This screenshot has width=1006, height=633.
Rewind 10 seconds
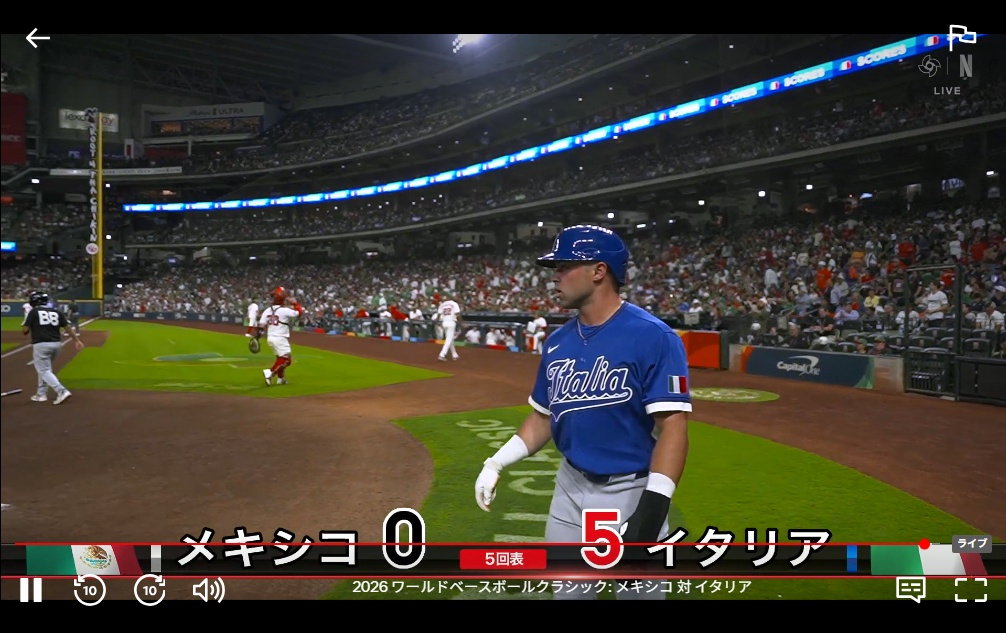pos(90,590)
